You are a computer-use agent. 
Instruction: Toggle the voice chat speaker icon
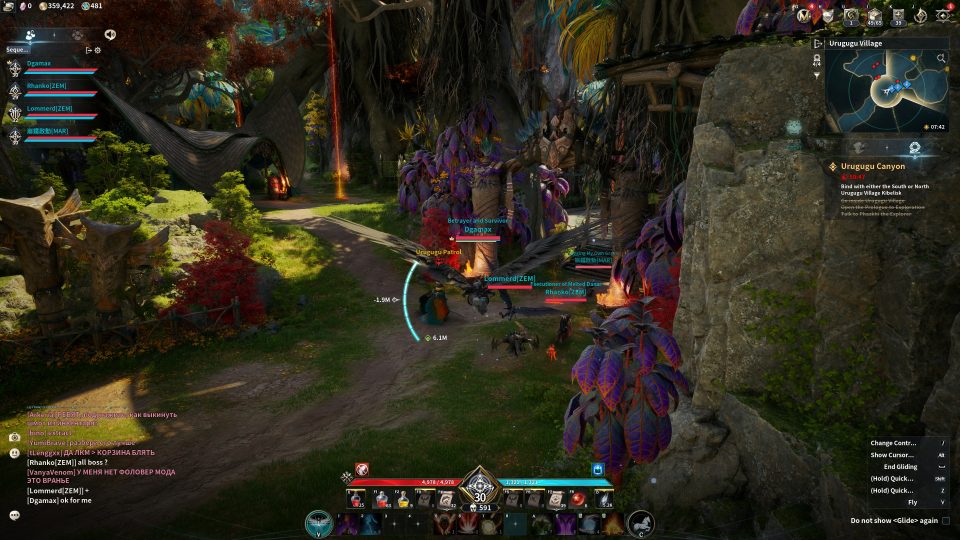pyautogui.click(x=109, y=34)
